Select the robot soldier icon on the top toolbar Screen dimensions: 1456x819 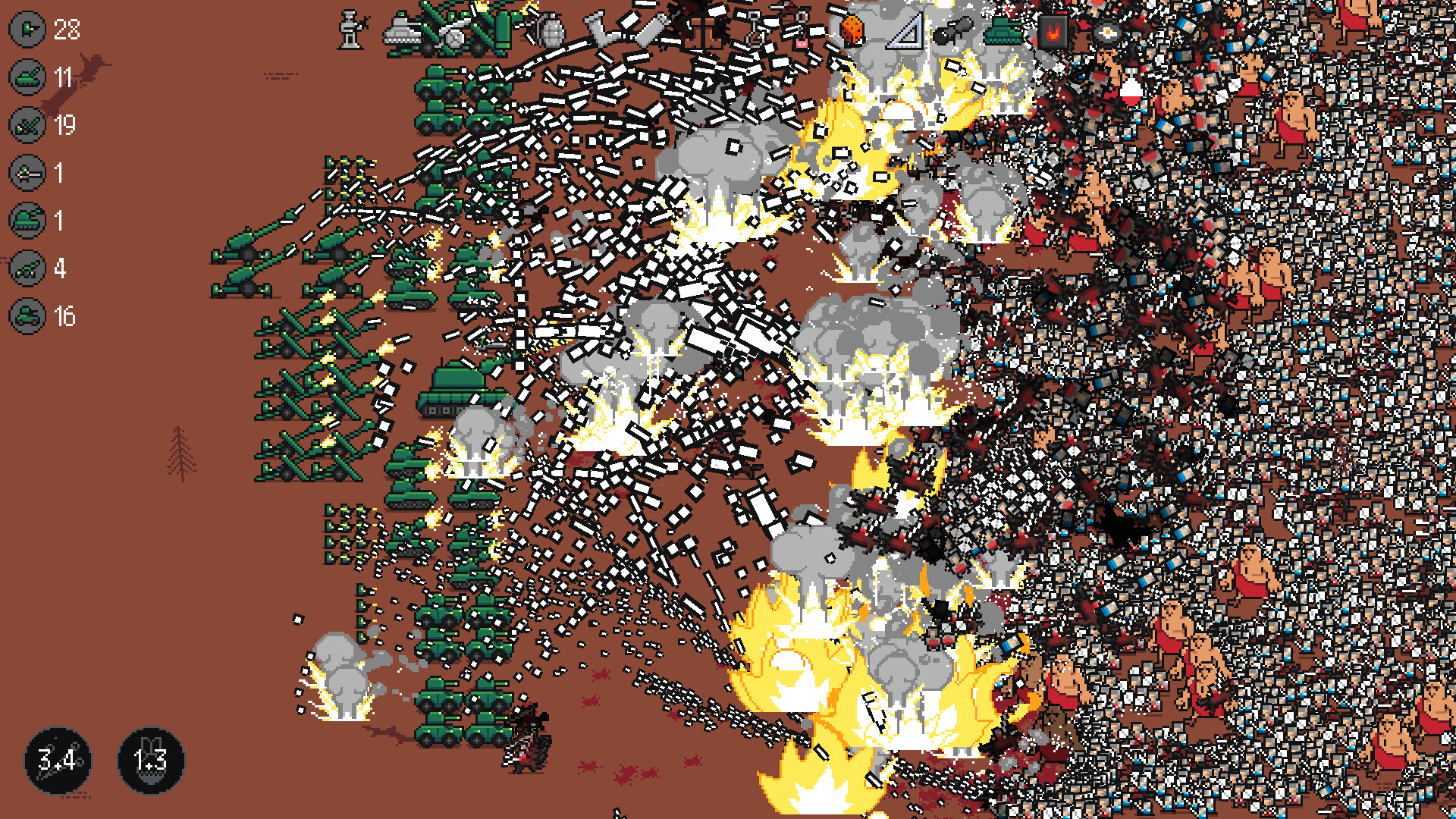click(349, 30)
